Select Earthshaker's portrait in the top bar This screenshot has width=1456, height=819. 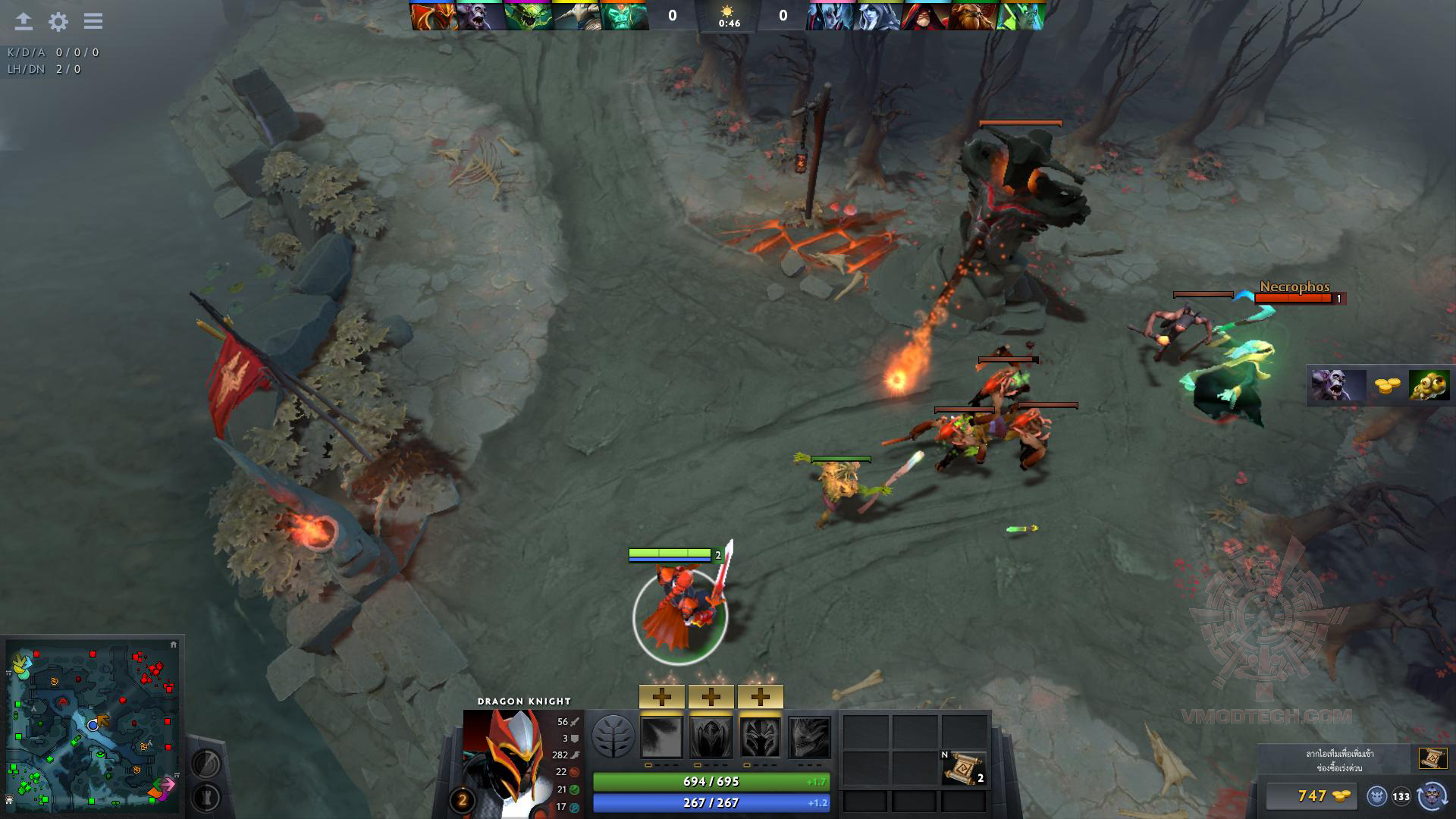click(973, 16)
